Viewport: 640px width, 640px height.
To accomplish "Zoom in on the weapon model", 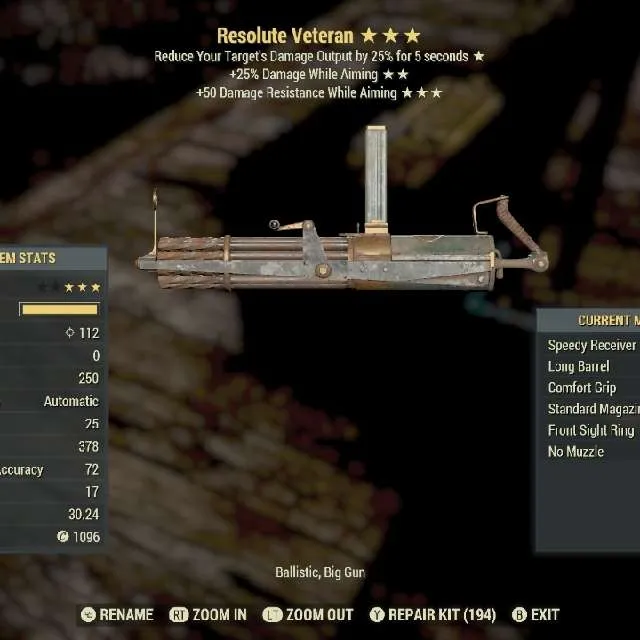I will pos(208,615).
